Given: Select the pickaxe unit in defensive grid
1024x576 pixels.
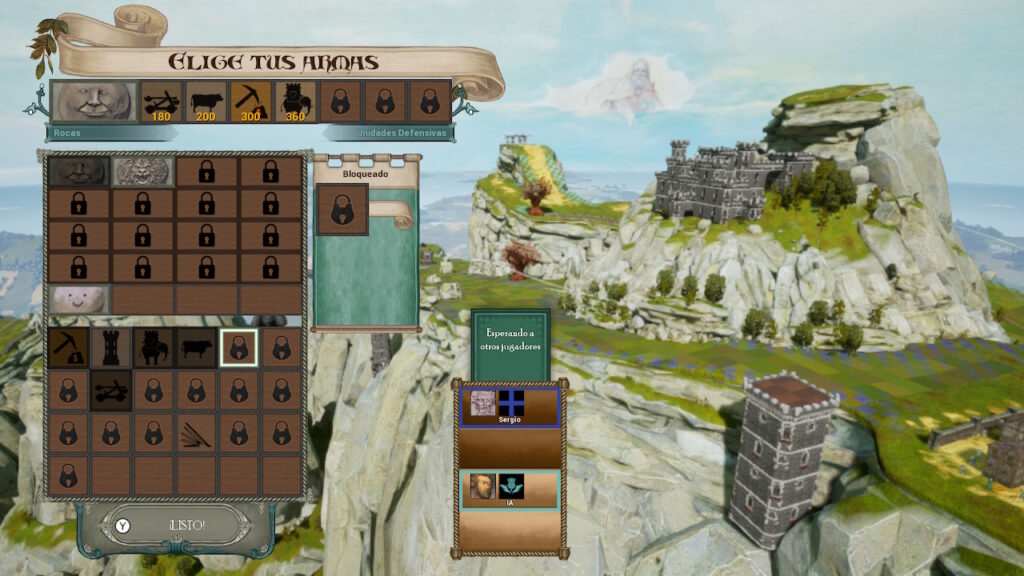Looking at the screenshot, I should point(68,347).
